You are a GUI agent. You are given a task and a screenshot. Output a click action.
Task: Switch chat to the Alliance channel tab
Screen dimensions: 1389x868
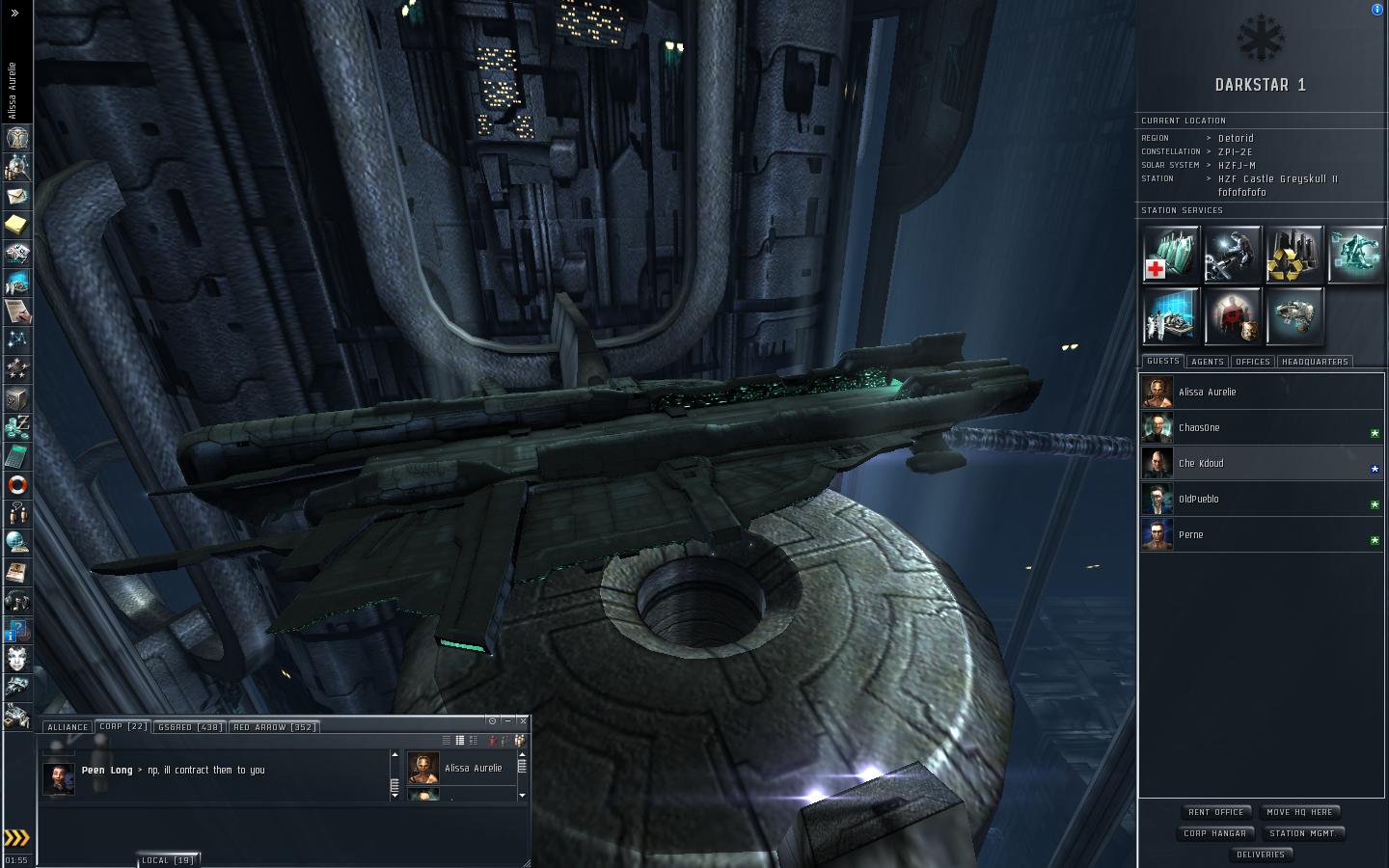pos(68,727)
